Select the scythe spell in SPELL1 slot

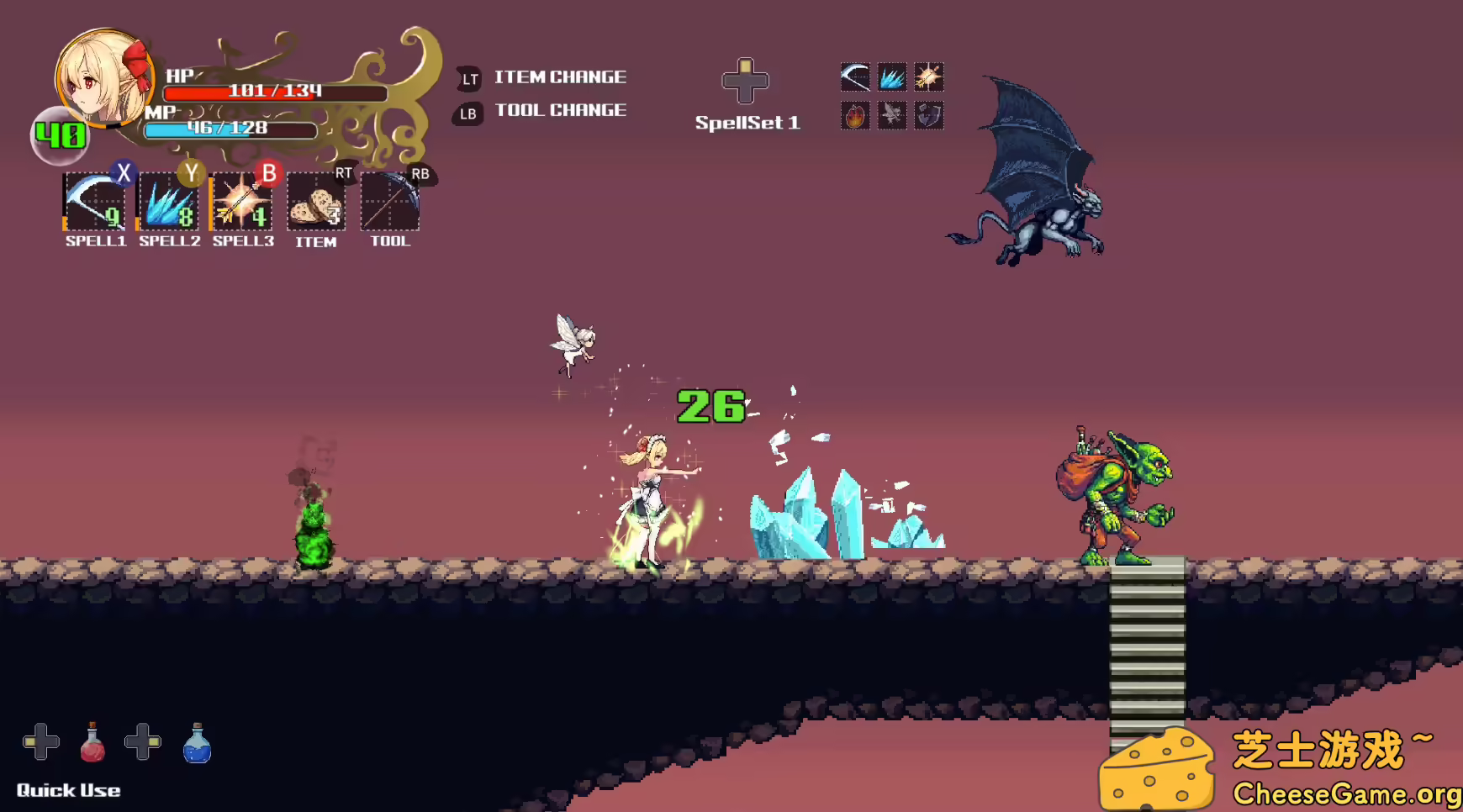94,202
